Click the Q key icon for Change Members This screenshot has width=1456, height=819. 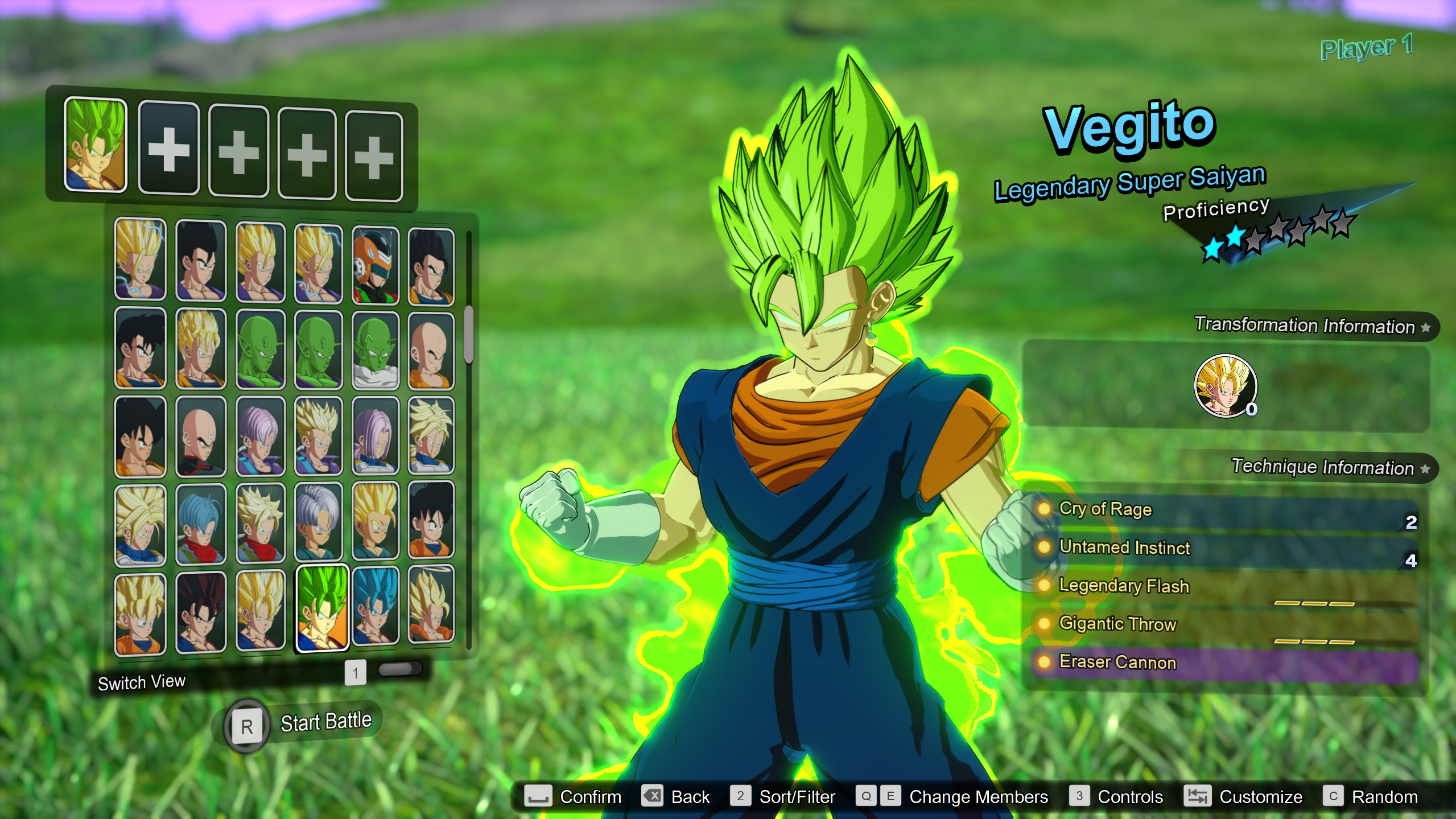tap(867, 796)
